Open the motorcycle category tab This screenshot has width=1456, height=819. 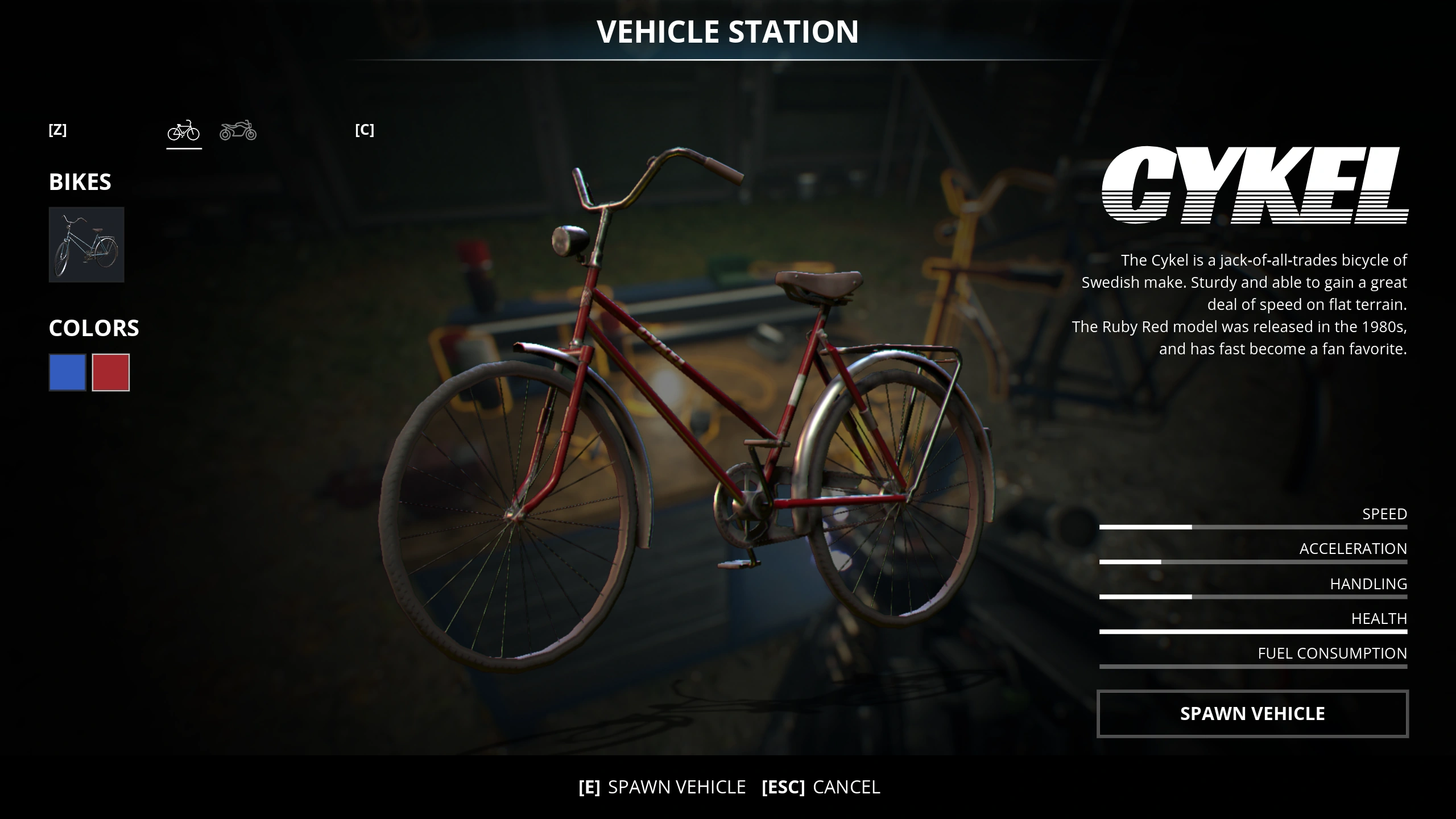pyautogui.click(x=238, y=131)
